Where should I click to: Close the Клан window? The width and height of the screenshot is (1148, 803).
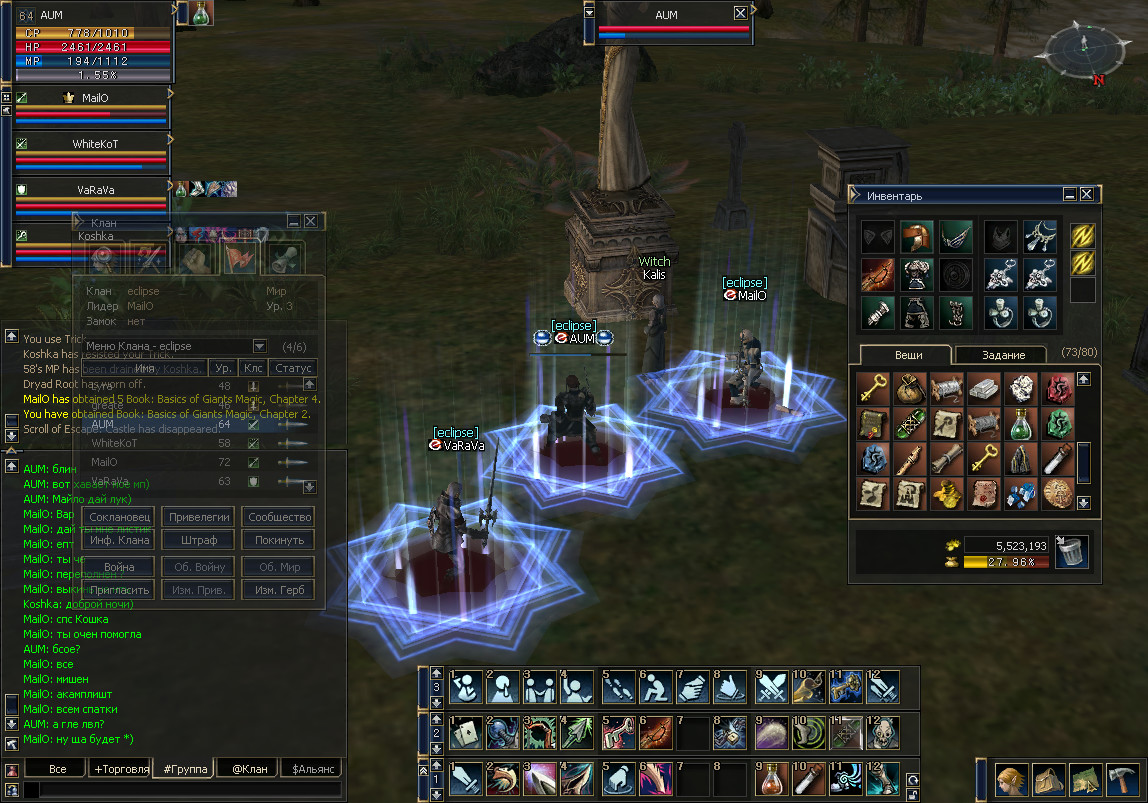pyautogui.click(x=311, y=221)
